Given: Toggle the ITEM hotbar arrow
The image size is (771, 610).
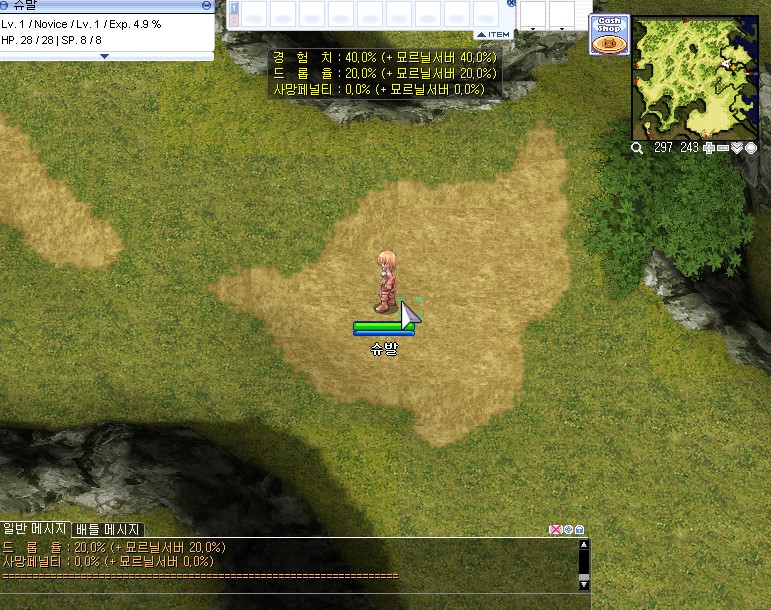Looking at the screenshot, I should (492, 34).
